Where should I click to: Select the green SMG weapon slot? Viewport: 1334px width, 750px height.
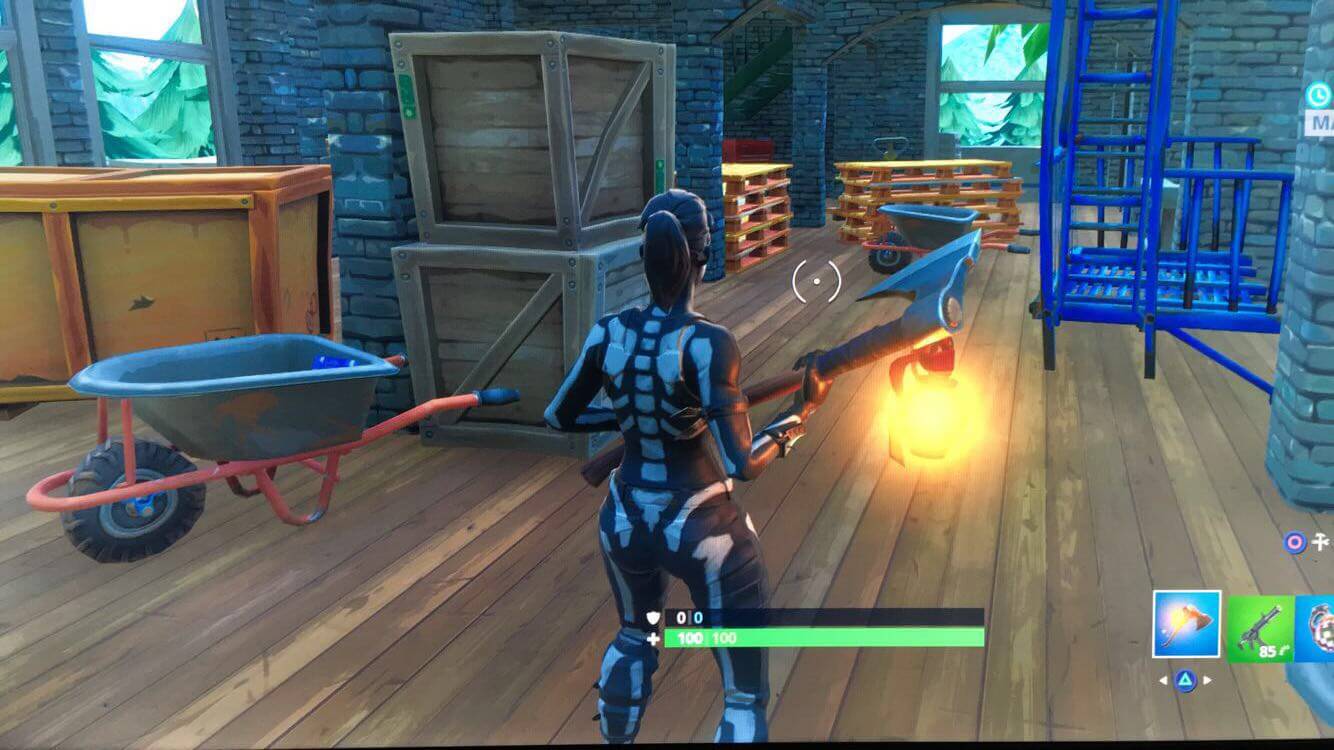(1259, 627)
